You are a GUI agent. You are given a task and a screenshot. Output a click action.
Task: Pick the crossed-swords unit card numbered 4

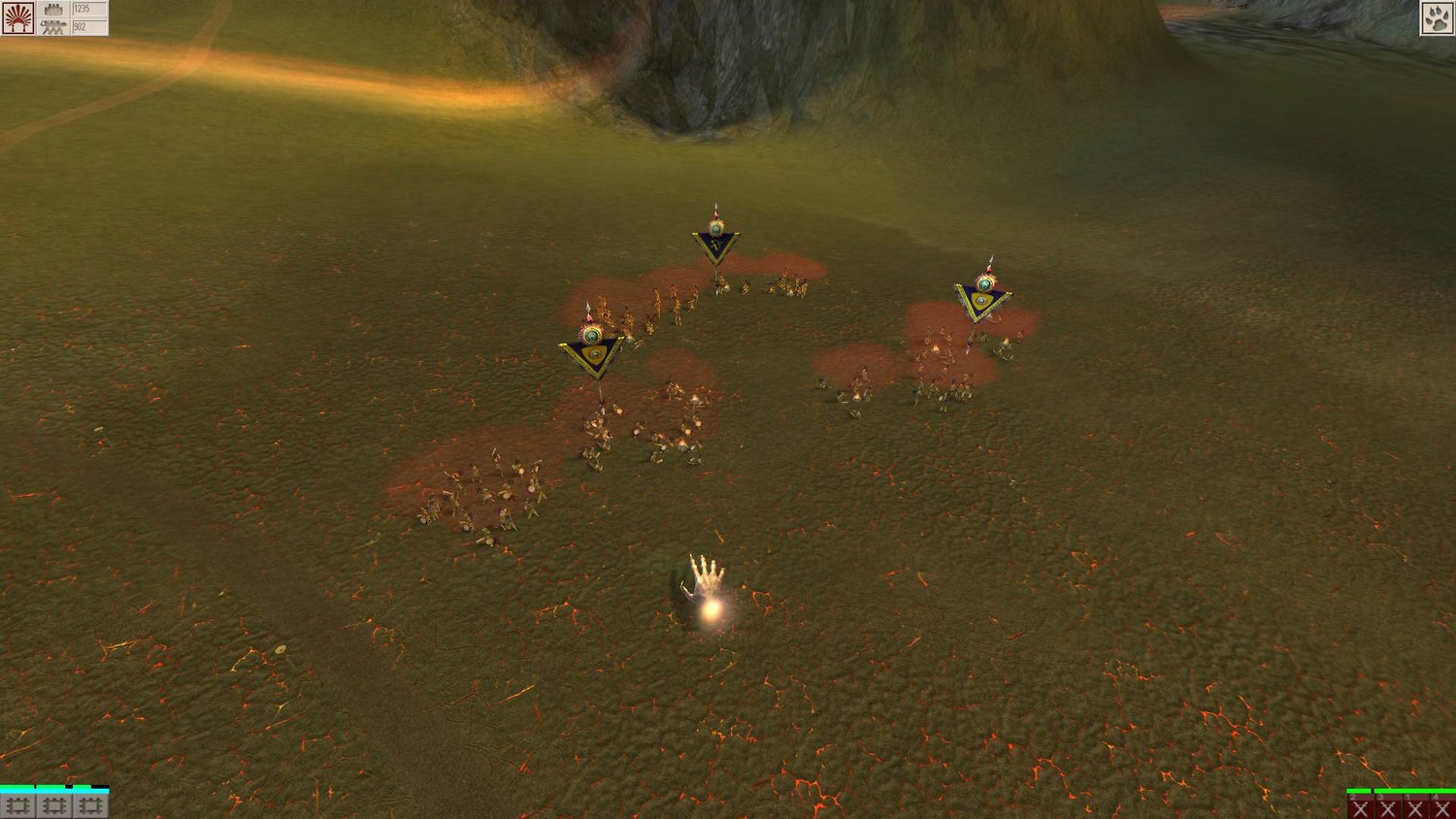(x=1442, y=808)
